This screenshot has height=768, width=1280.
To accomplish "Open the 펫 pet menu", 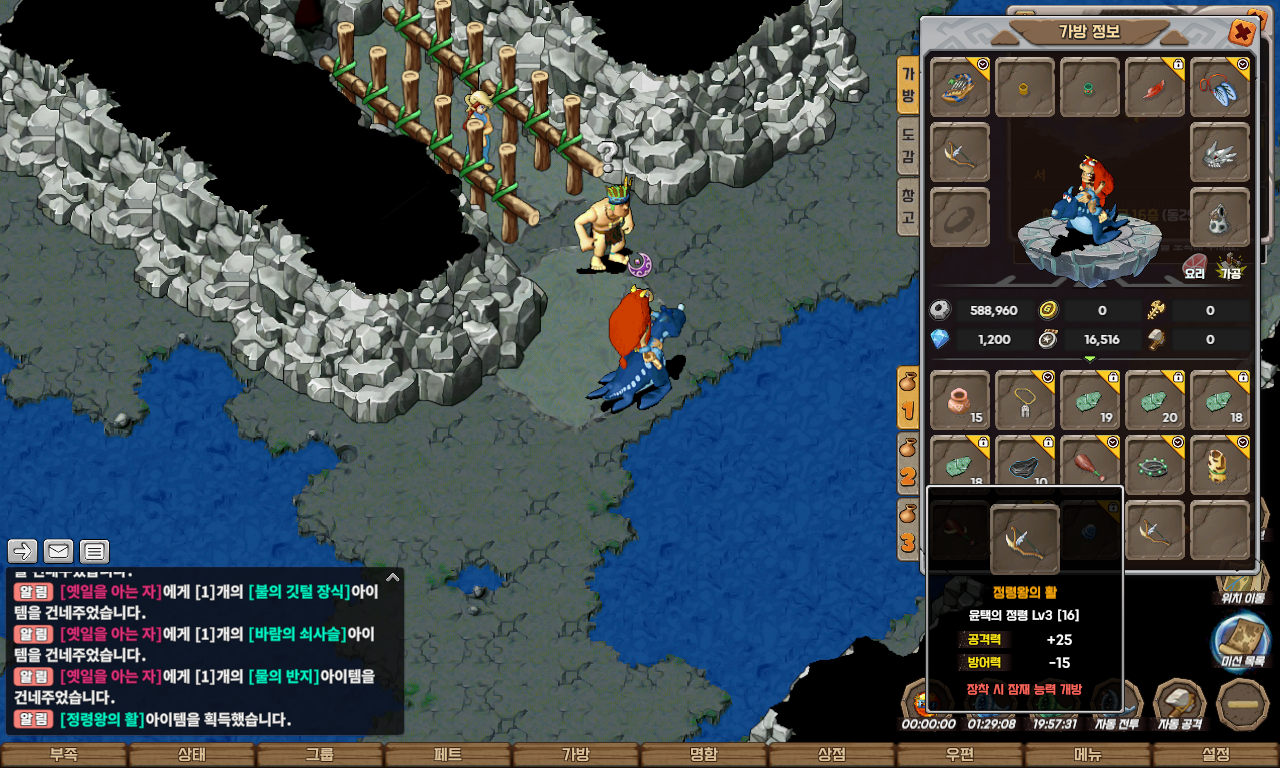I will (x=448, y=755).
